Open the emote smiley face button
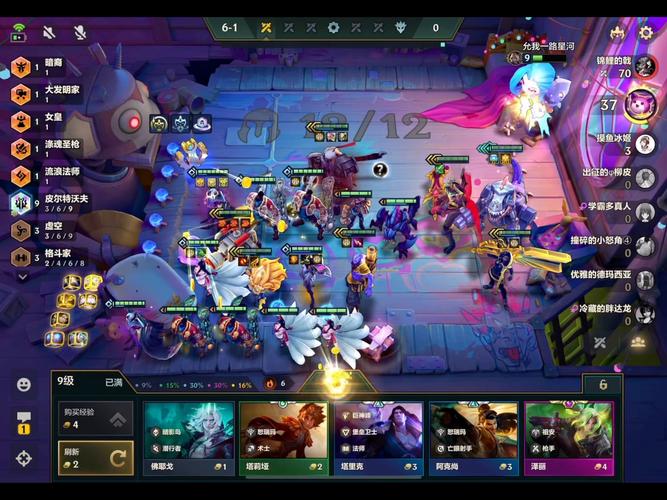667x500 pixels. (x=23, y=384)
